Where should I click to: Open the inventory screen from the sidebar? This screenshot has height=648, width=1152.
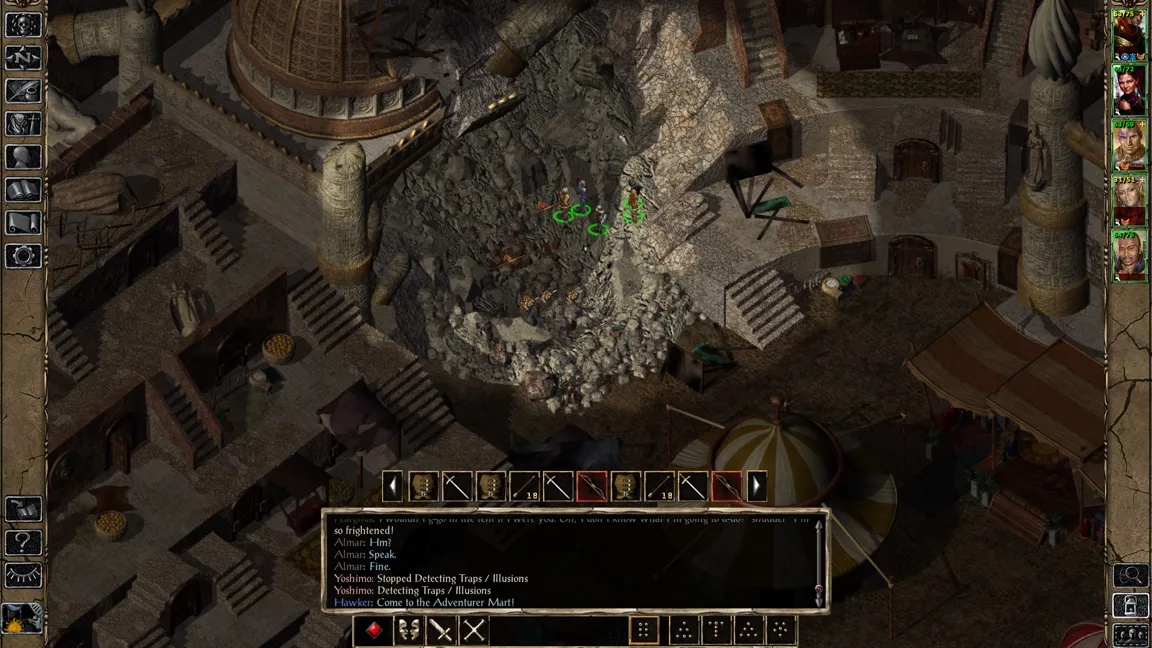click(23, 124)
